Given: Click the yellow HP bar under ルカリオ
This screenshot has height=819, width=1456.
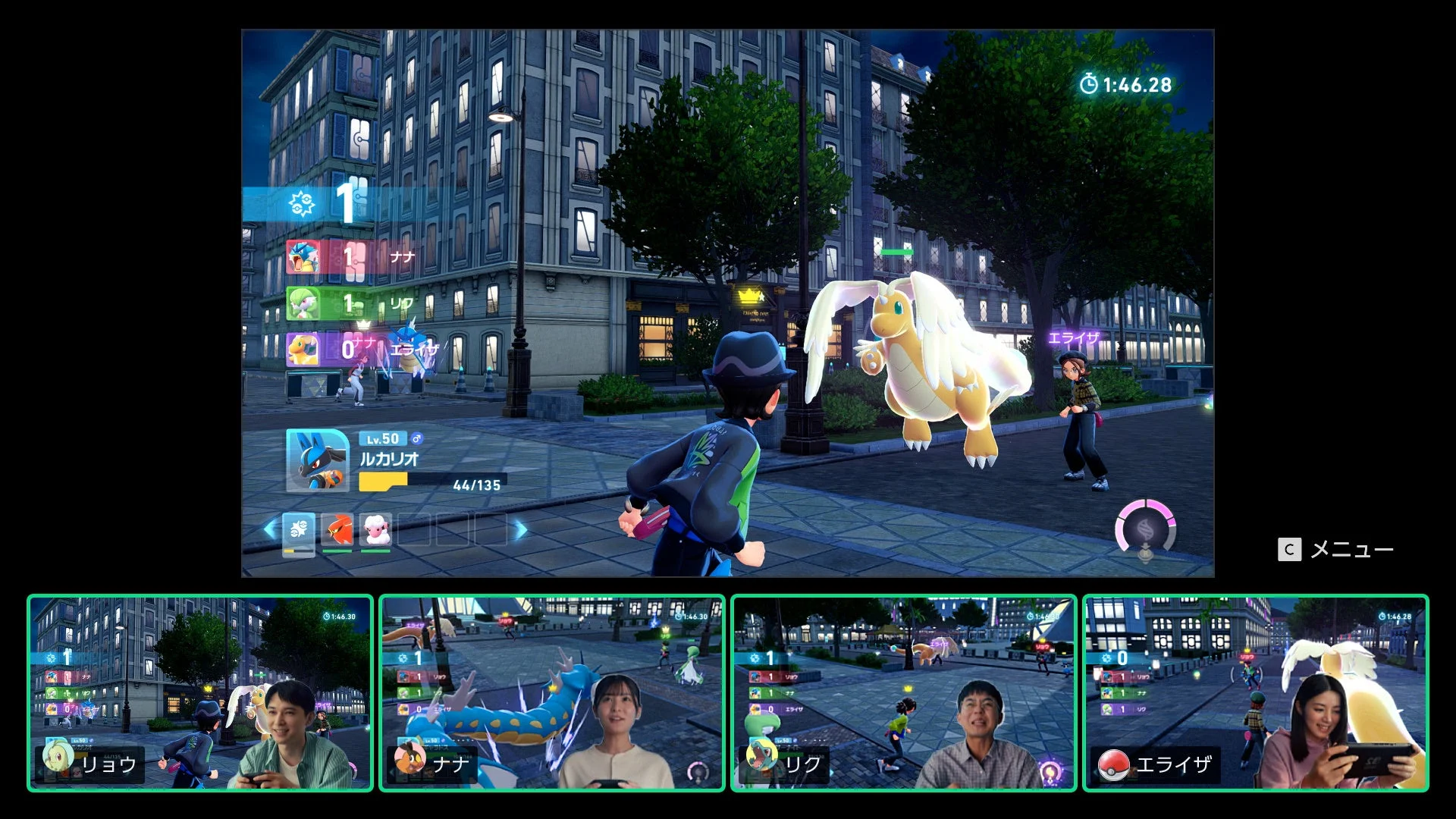Looking at the screenshot, I should 382,482.
